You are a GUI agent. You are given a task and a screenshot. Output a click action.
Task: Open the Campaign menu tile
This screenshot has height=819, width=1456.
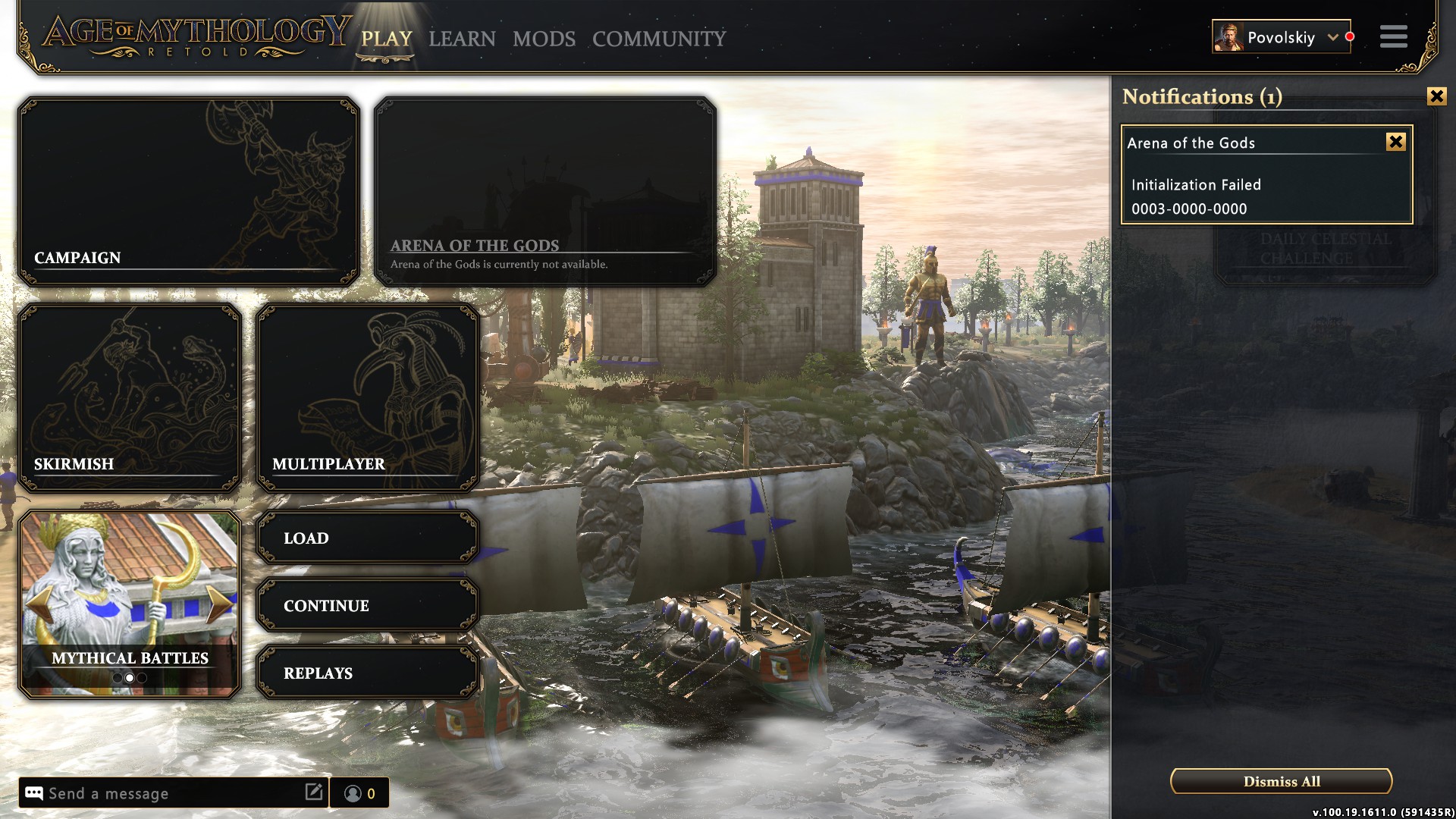188,191
